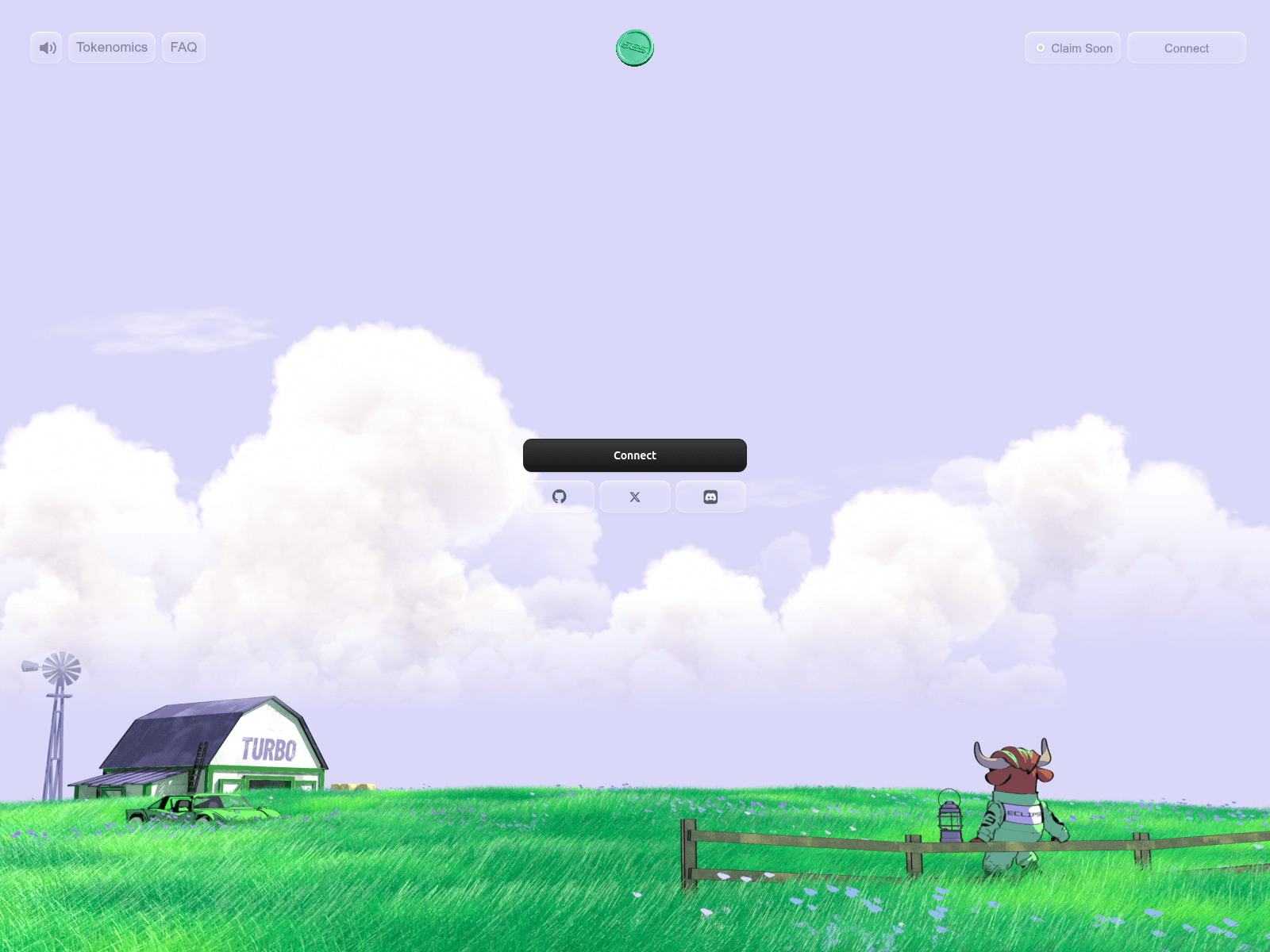
Task: Tap the Discord logo in the social row
Action: pos(710,497)
